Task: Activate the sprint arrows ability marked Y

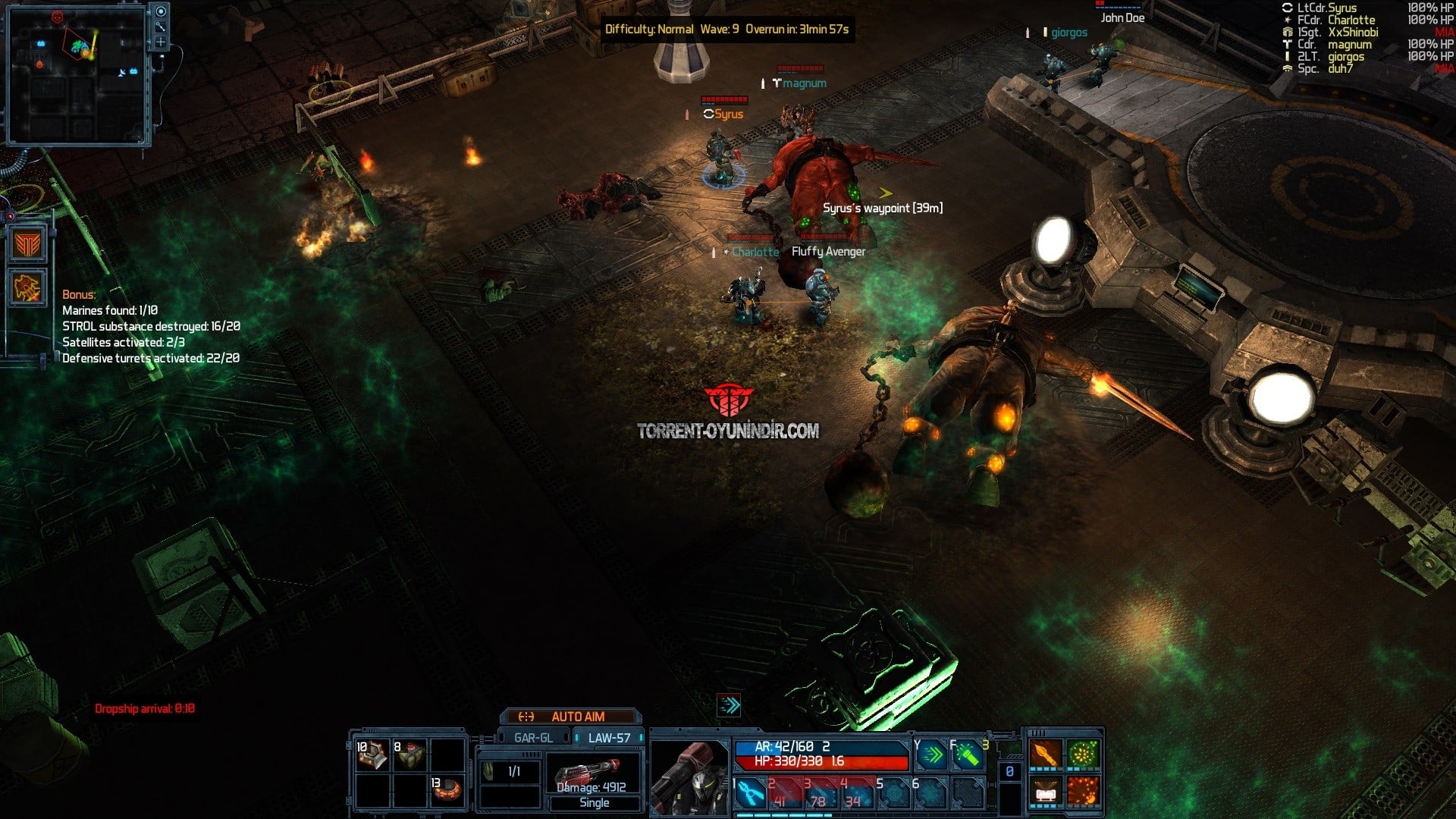Action: point(932,755)
